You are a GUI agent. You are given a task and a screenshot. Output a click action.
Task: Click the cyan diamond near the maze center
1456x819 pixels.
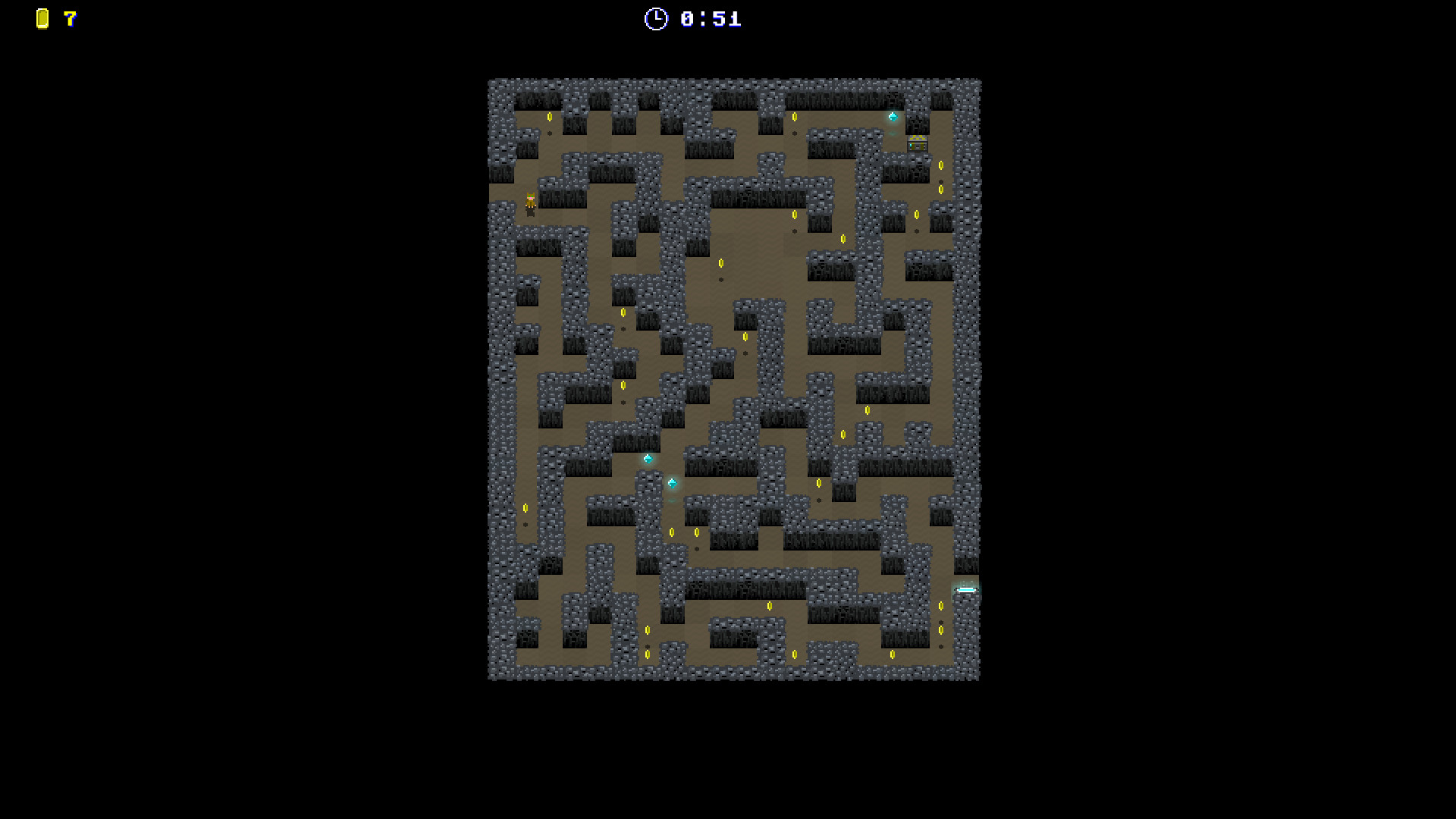(647, 458)
